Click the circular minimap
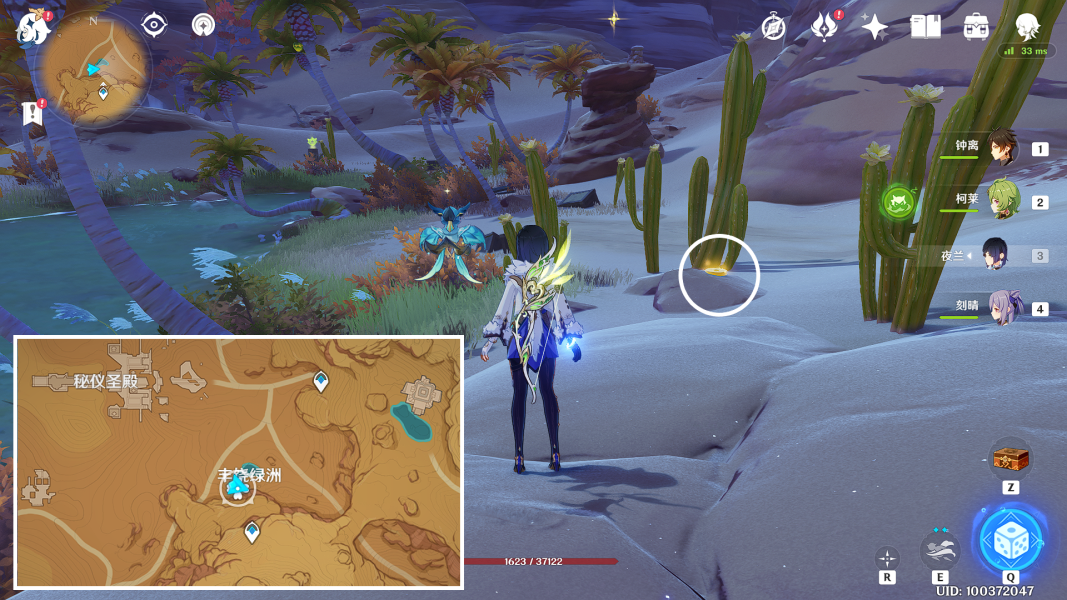1067x600 pixels. [x=93, y=72]
